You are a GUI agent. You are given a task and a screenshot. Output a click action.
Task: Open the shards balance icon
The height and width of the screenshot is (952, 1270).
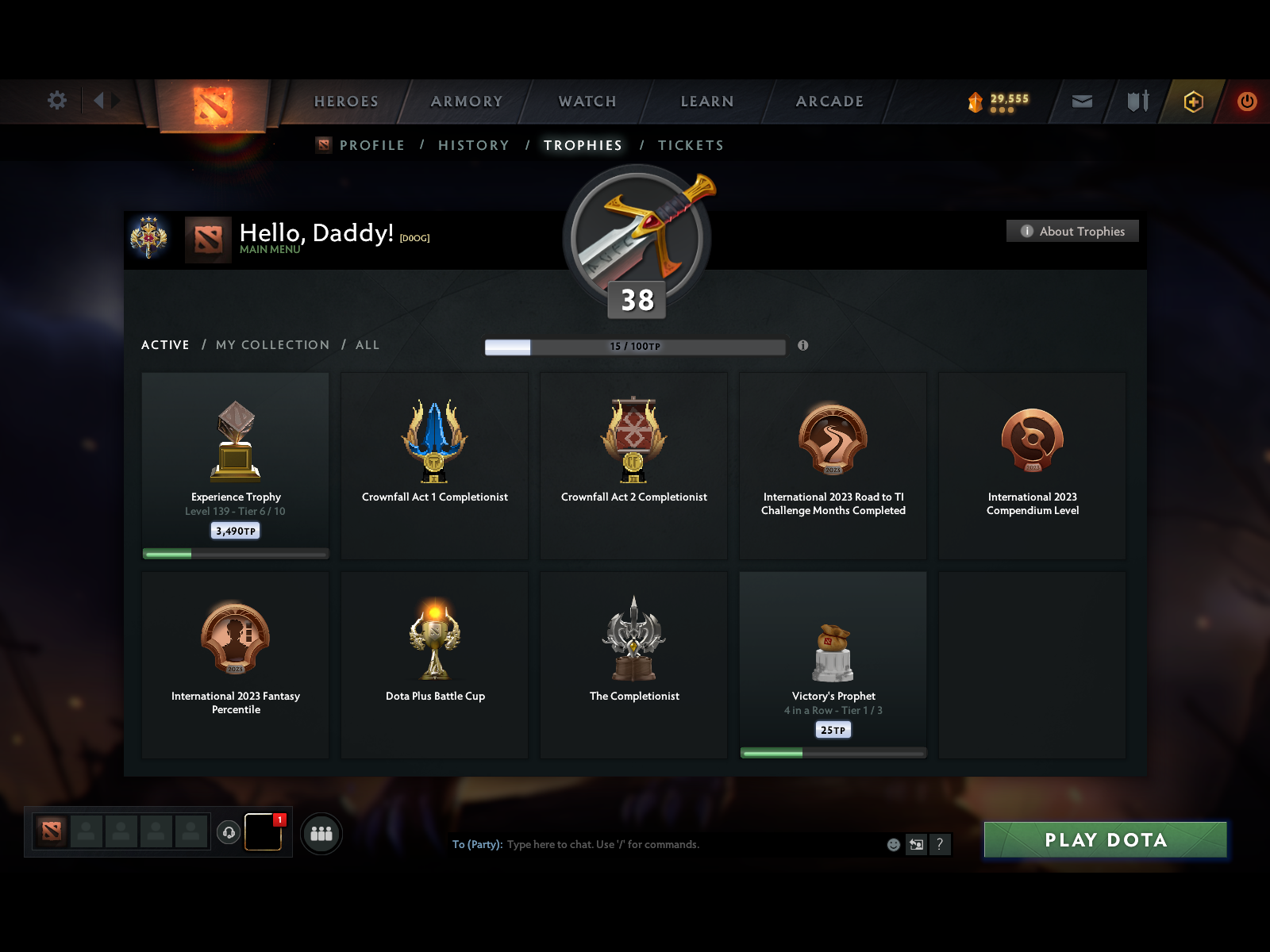975,100
